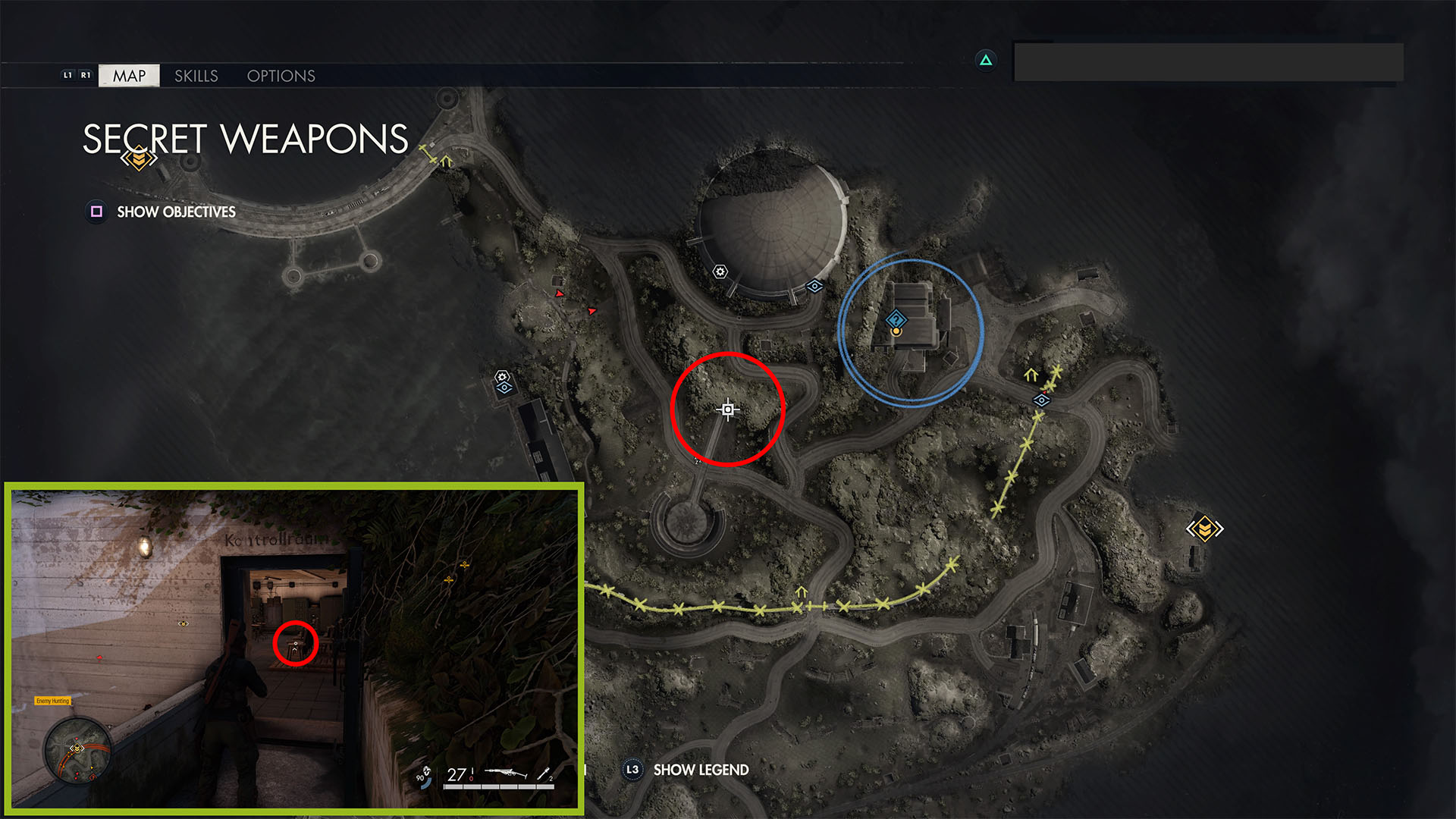
Task: Select the blue question mark objective marker
Action: [896, 319]
